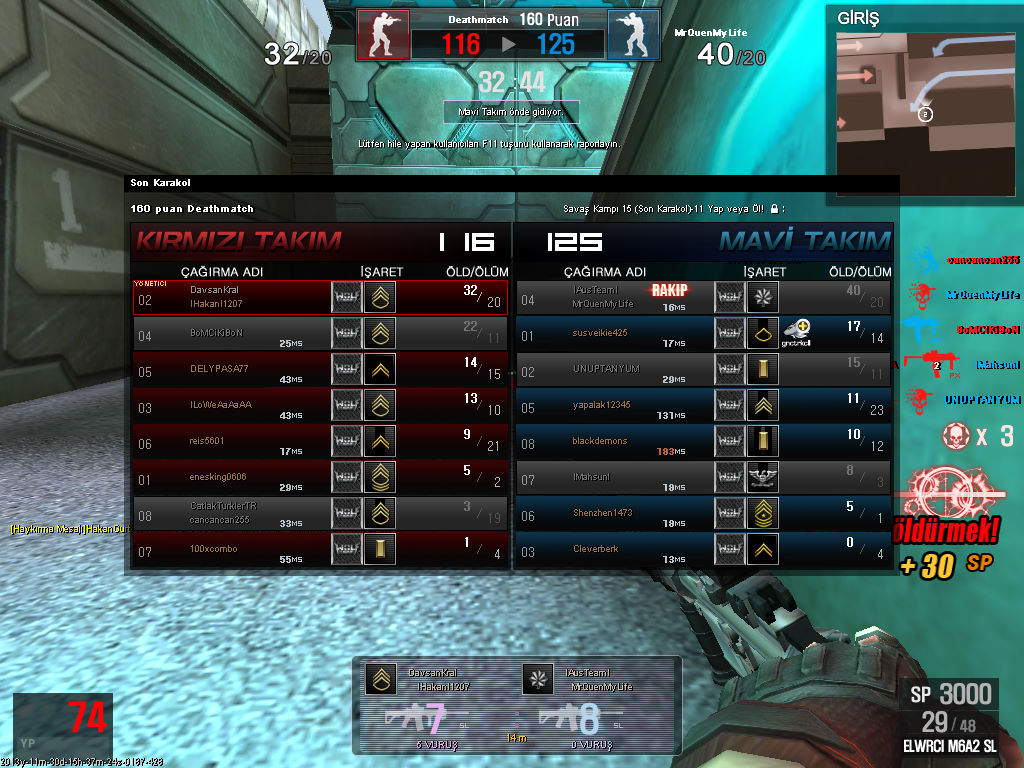Click the room lock icon
1024x768 pixels.
click(774, 209)
